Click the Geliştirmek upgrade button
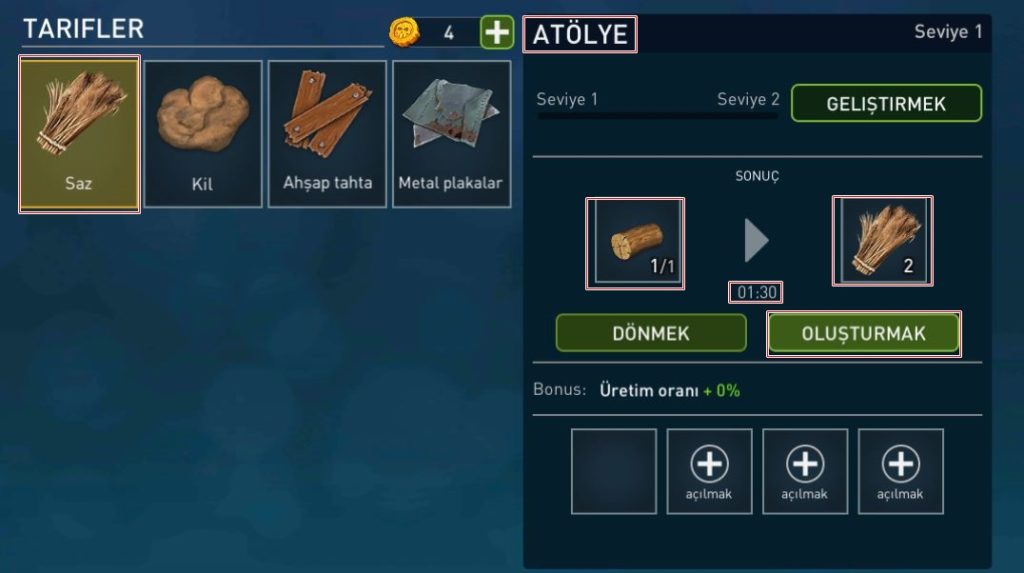 tap(886, 103)
